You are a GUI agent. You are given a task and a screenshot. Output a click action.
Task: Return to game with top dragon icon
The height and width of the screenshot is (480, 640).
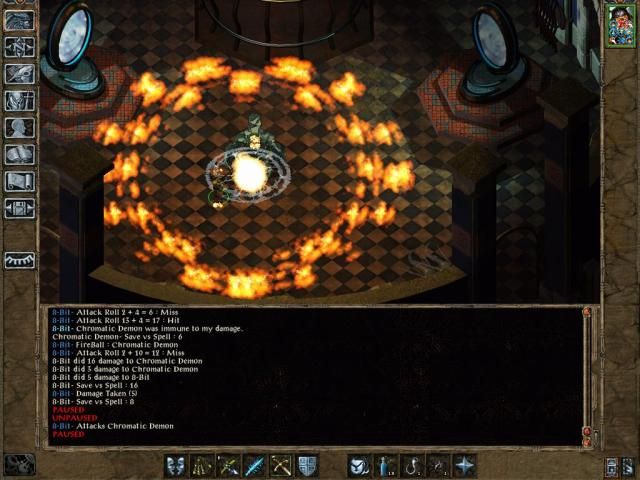pos(20,19)
